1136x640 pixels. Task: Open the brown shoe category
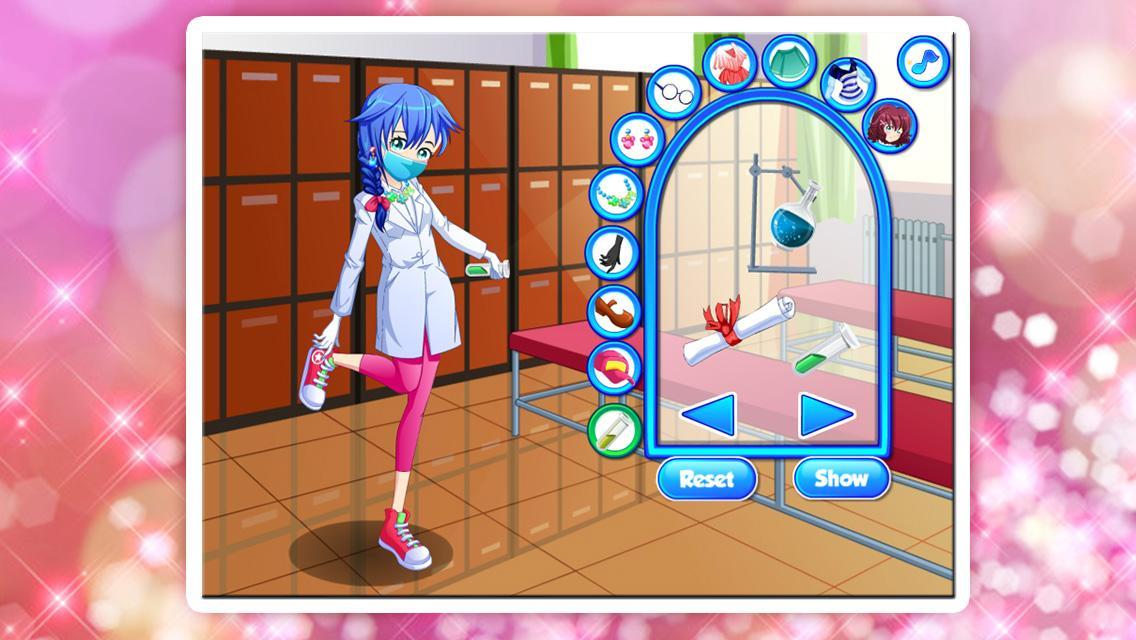point(612,310)
